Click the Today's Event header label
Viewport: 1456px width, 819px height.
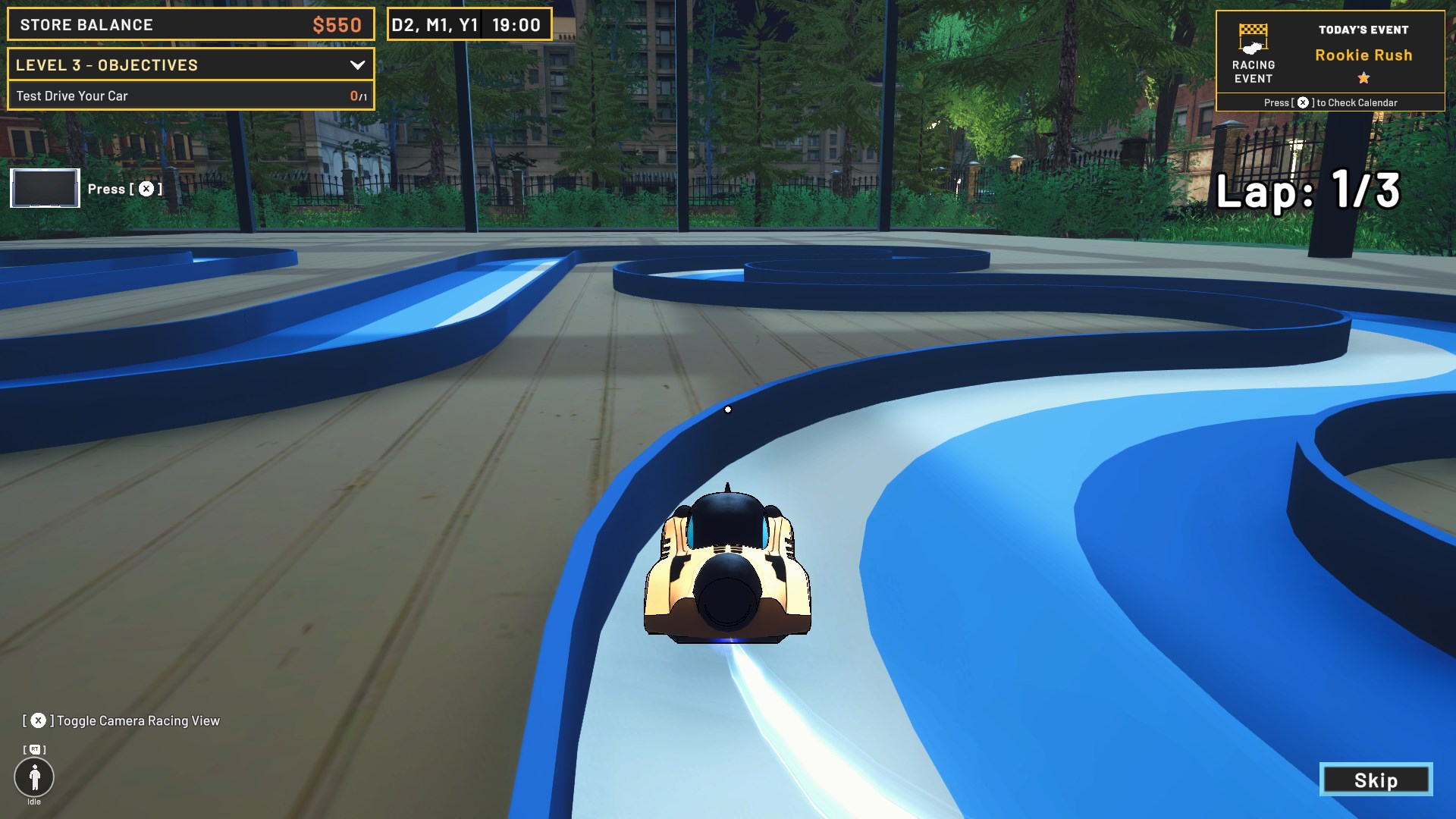tap(1362, 30)
